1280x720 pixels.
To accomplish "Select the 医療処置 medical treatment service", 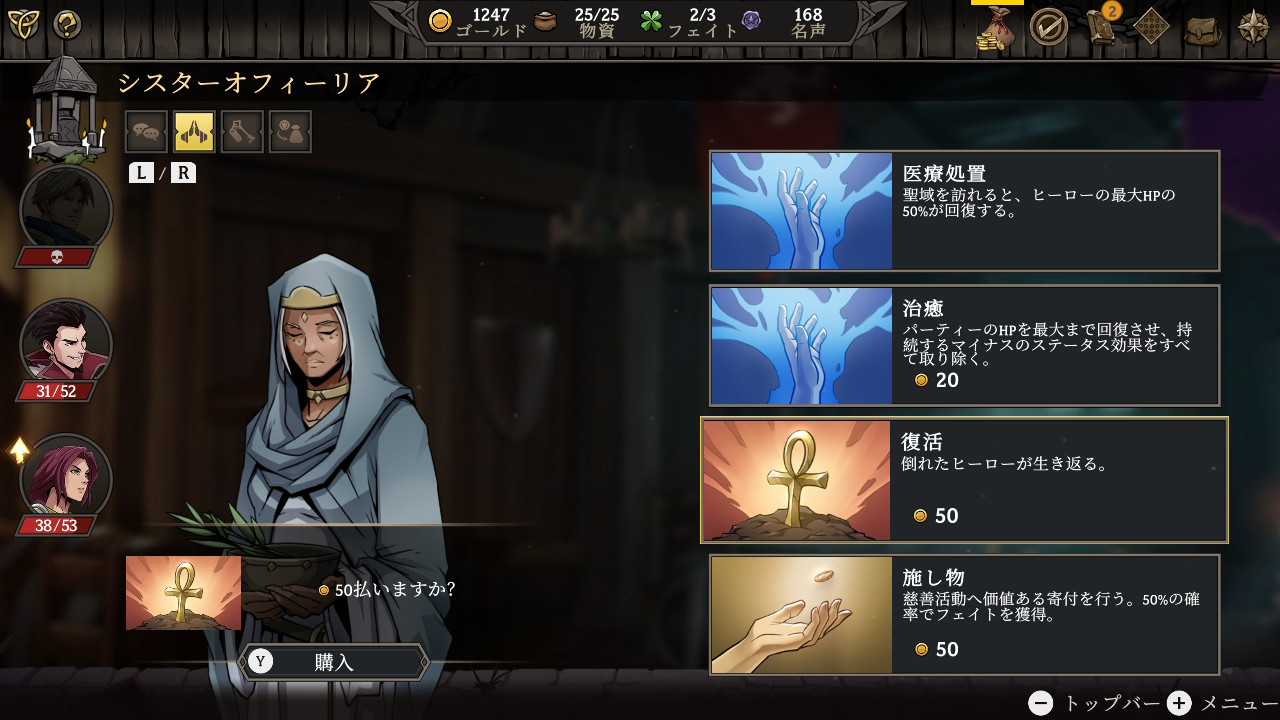I will pyautogui.click(x=964, y=211).
